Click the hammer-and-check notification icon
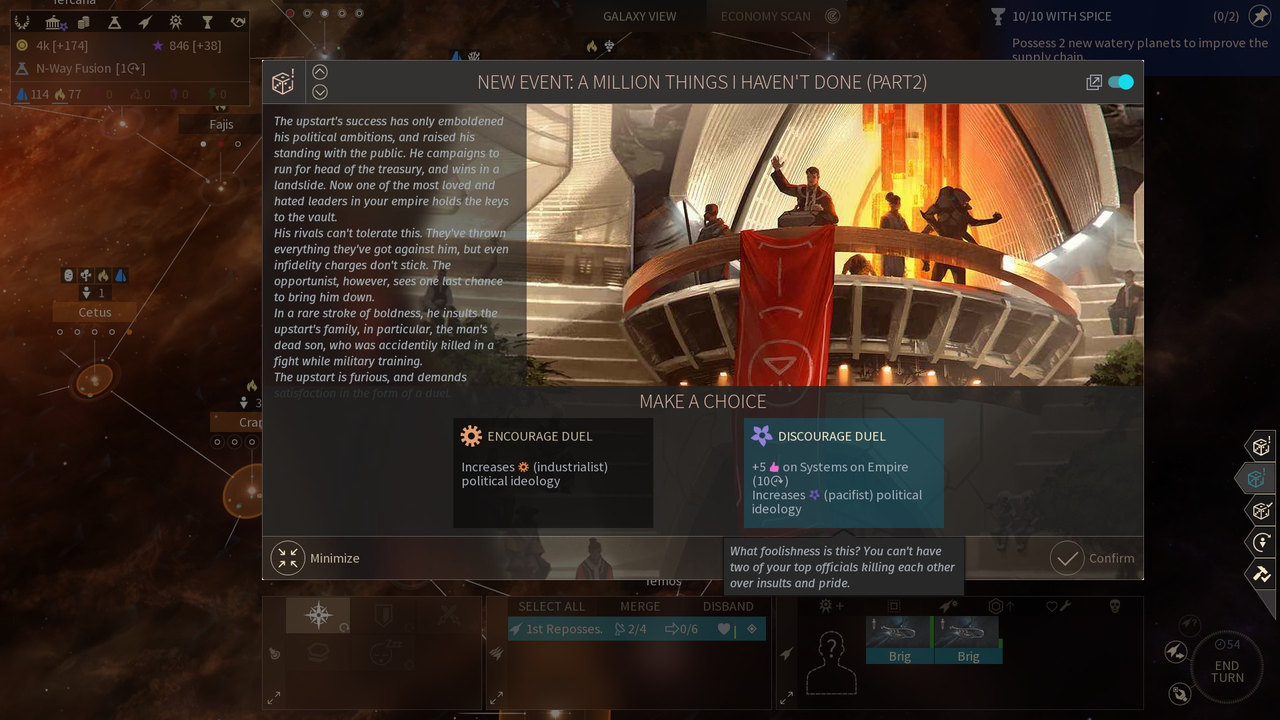 tap(1260, 574)
